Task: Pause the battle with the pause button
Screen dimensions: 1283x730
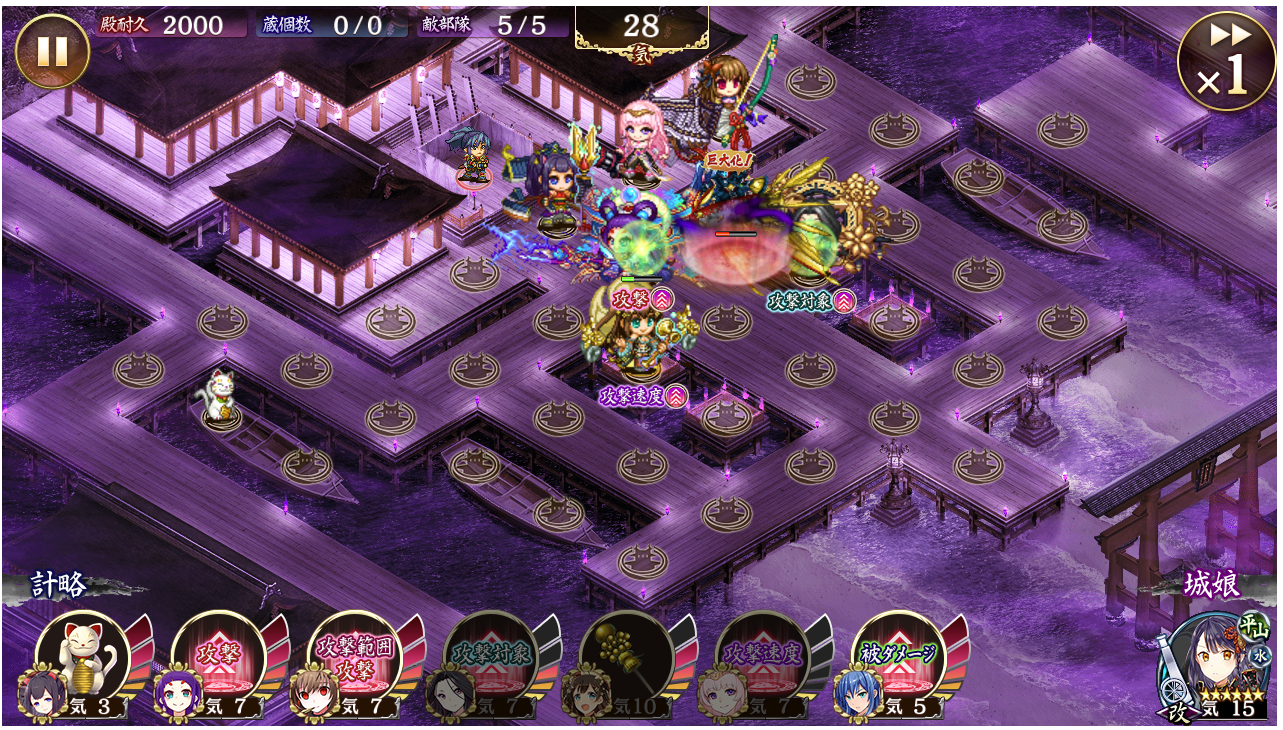Action: tap(52, 51)
